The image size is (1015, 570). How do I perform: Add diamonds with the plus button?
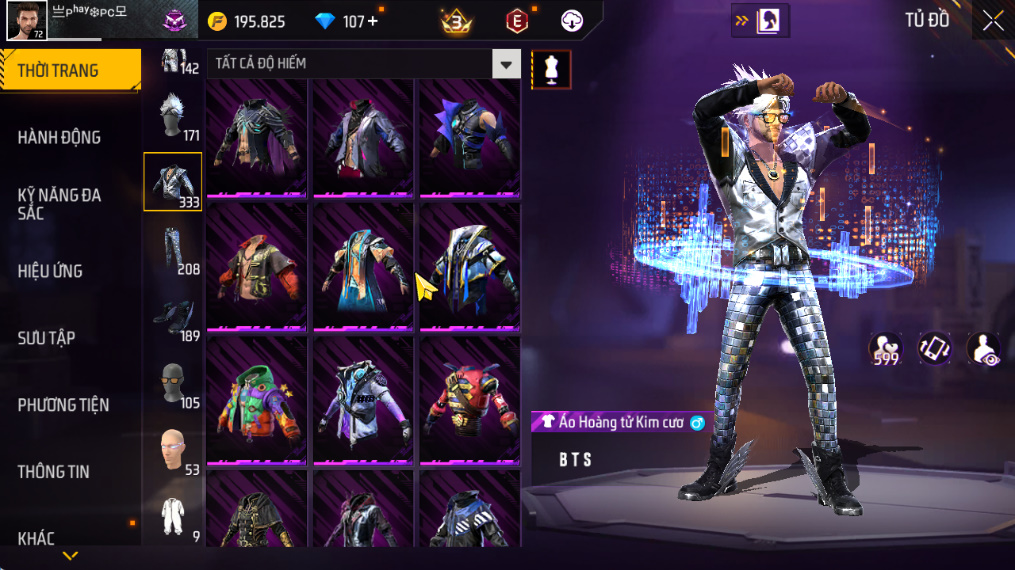click(373, 21)
